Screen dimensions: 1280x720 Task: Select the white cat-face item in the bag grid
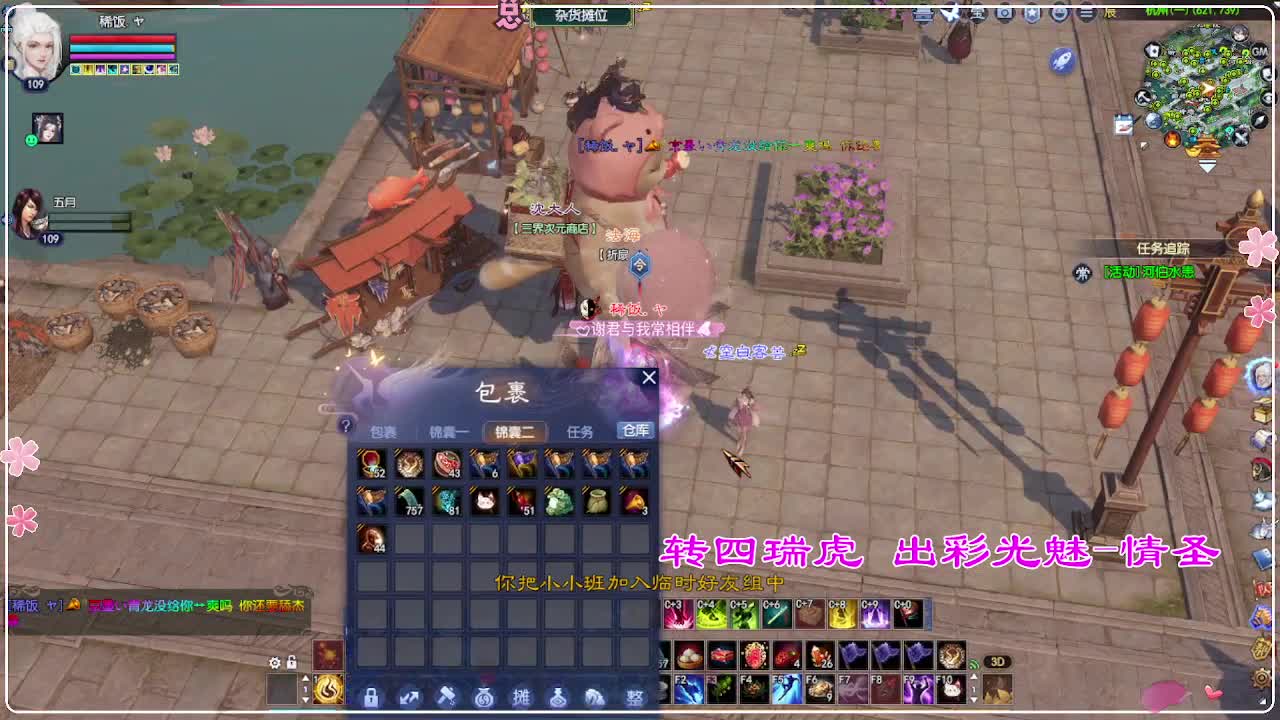[486, 503]
